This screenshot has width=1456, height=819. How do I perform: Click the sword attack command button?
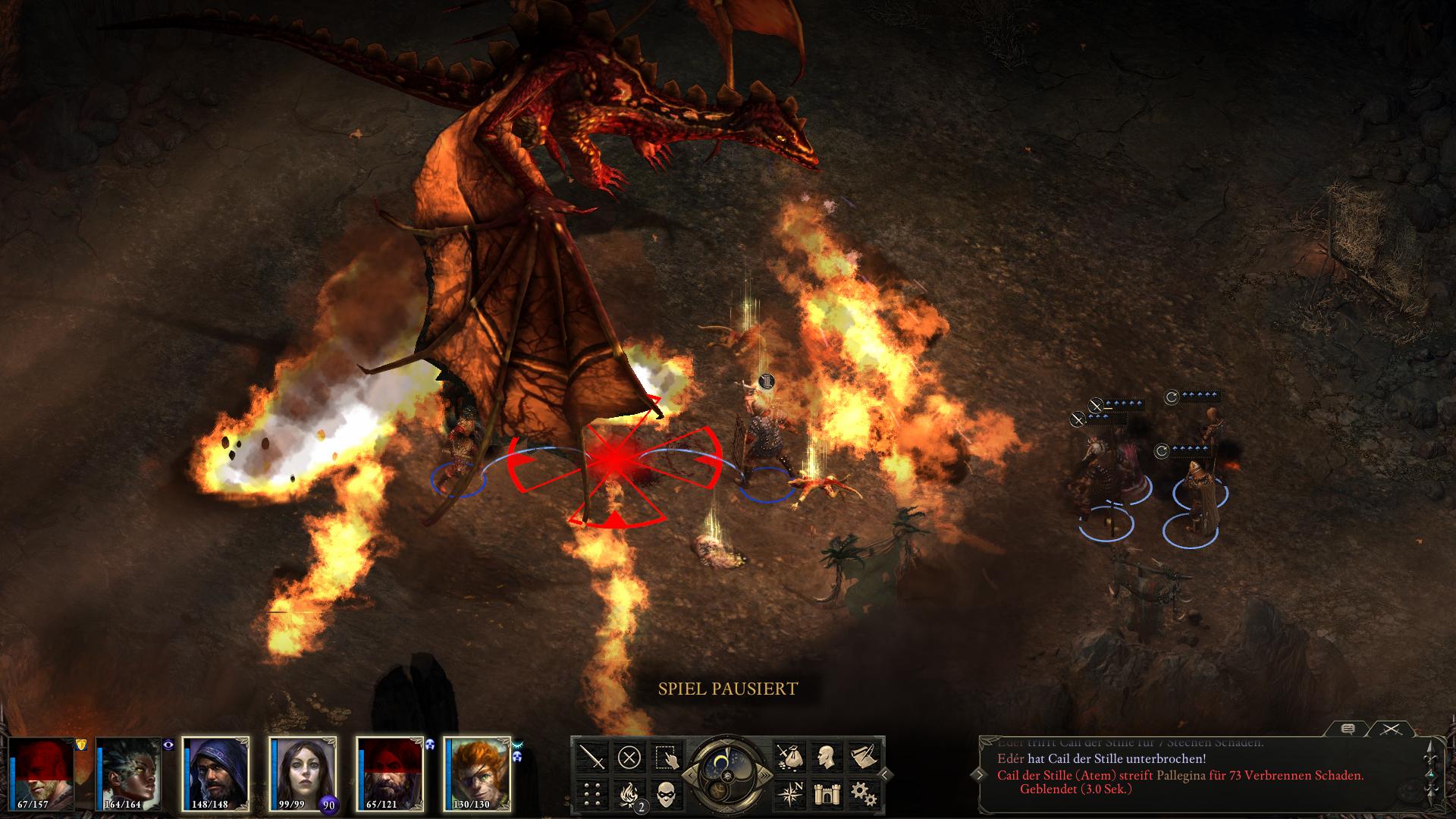pos(592,757)
